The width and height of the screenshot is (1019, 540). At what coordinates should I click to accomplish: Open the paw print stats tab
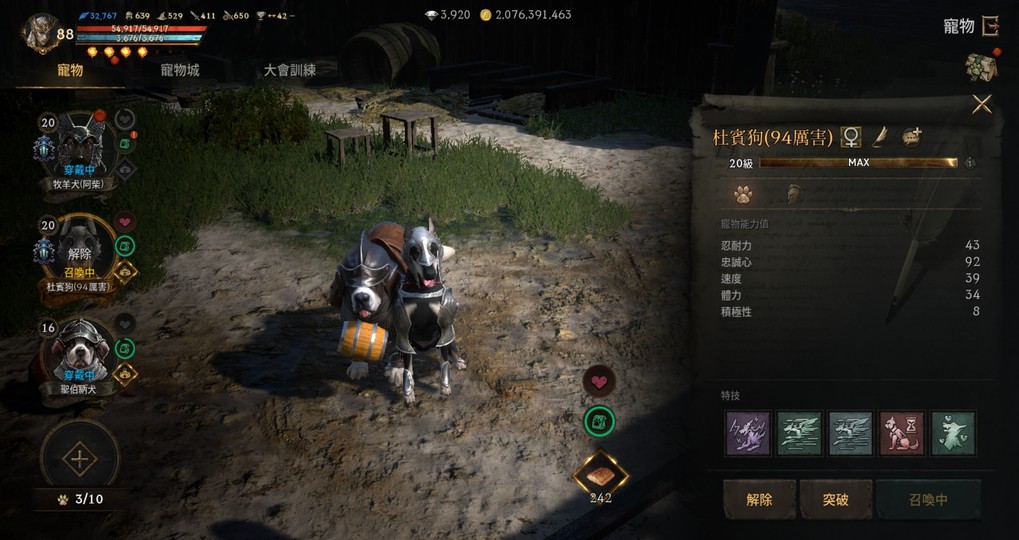(x=742, y=194)
